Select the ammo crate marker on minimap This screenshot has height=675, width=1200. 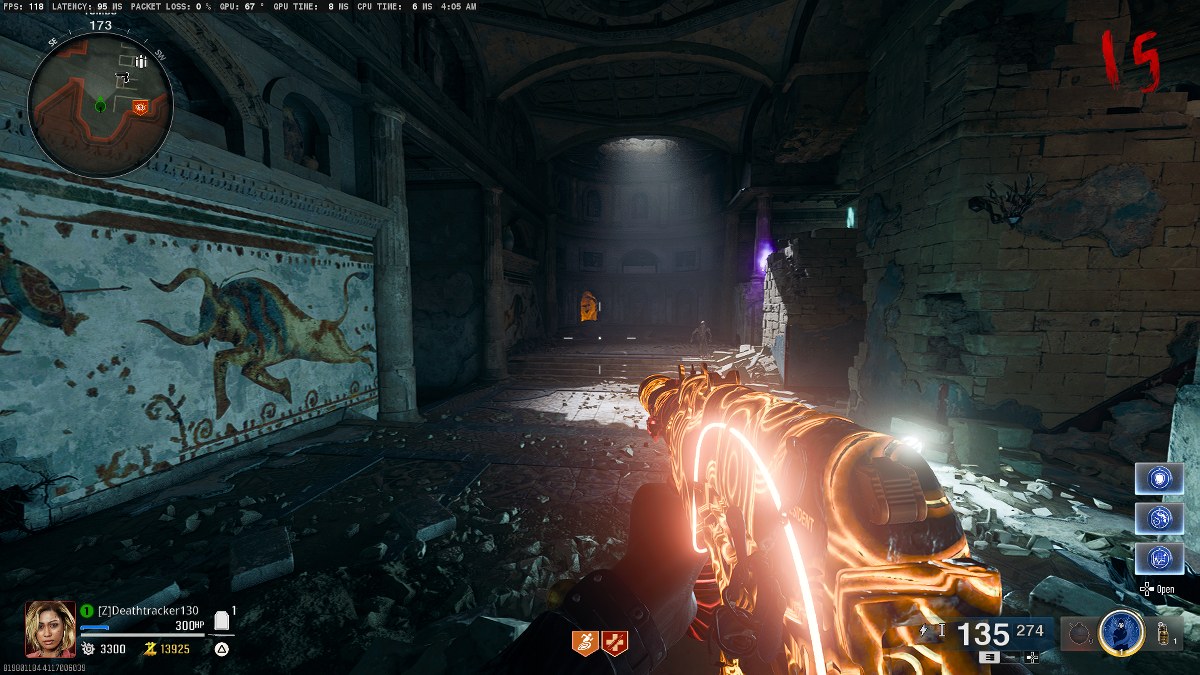click(141, 62)
